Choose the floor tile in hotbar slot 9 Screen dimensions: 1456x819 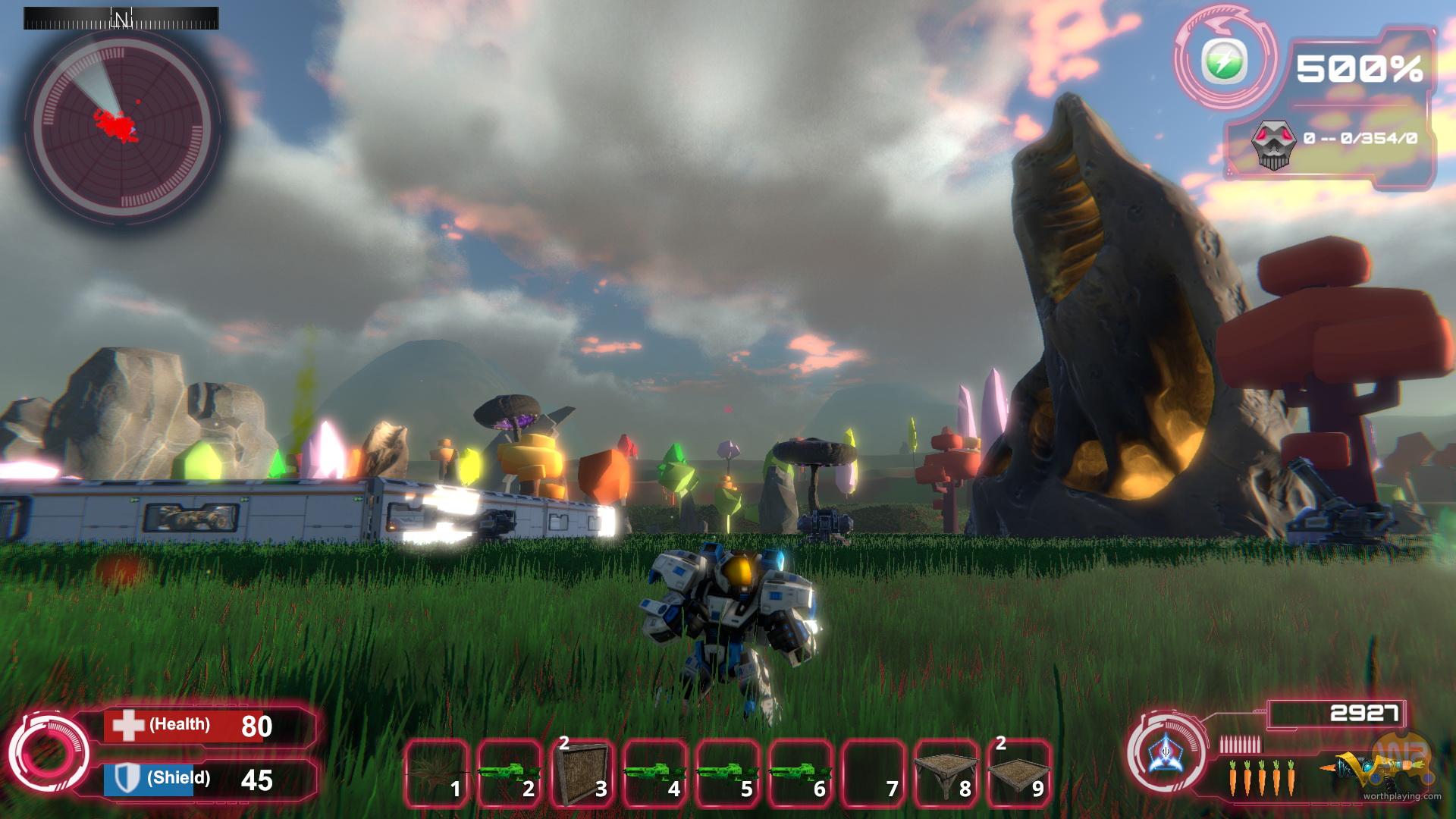tap(1018, 772)
